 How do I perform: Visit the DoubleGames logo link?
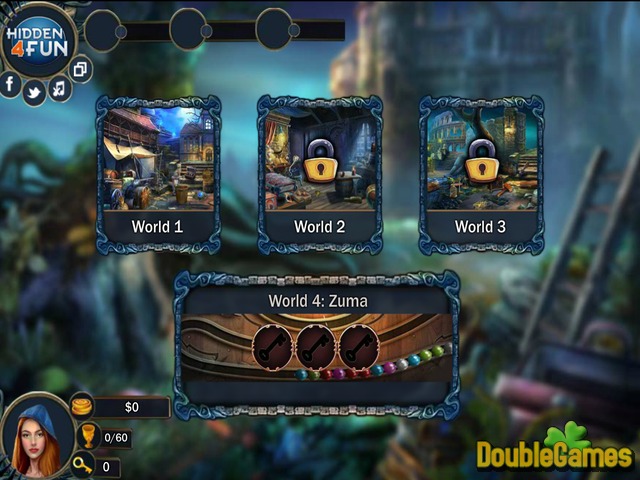(x=555, y=450)
